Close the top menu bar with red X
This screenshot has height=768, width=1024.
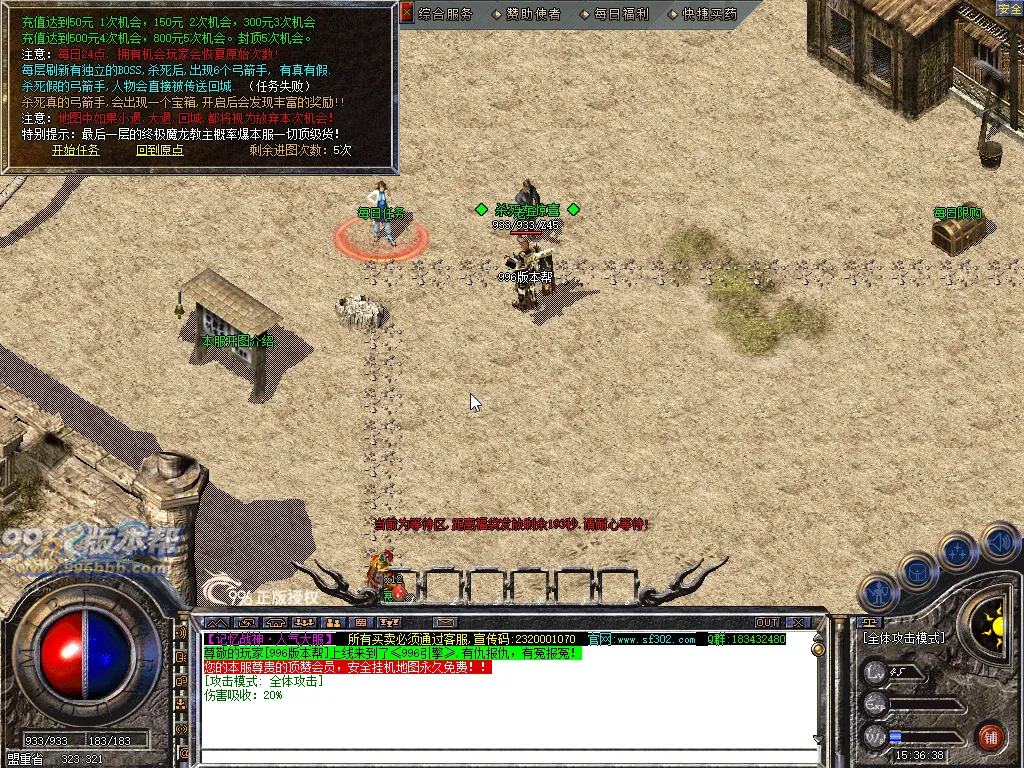click(406, 13)
